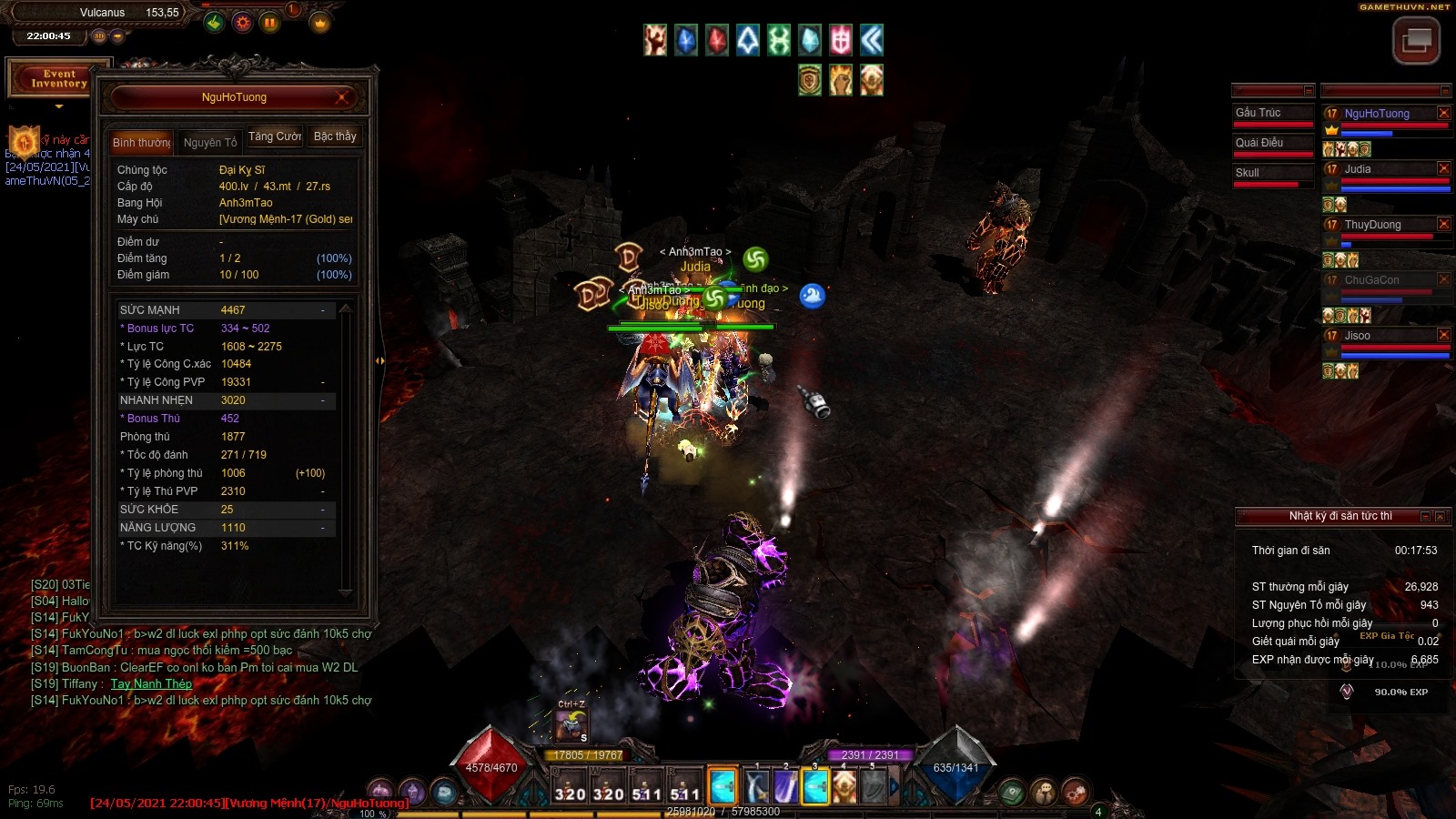
Task: Toggle the 3D camera button
Action: pos(99,36)
